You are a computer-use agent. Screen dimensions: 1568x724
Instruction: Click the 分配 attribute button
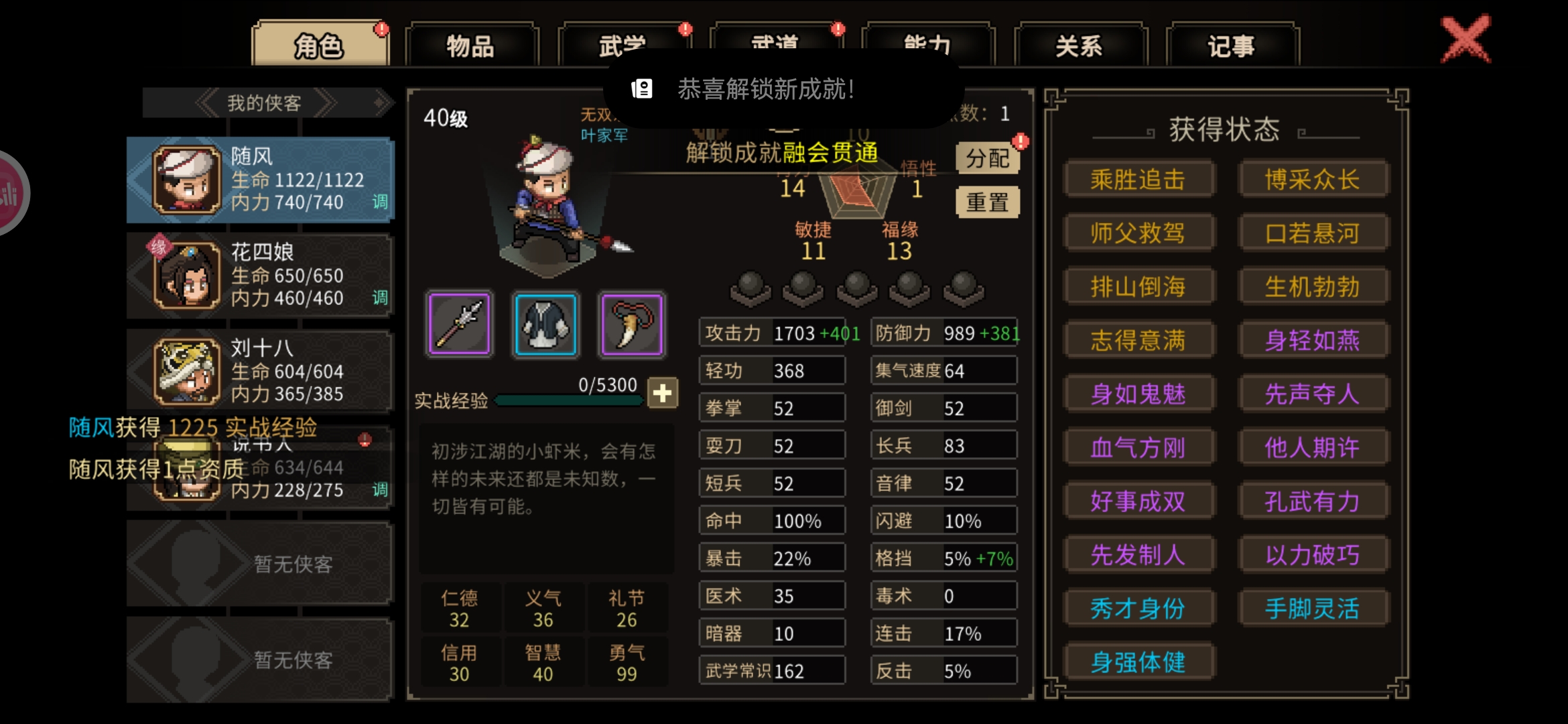(x=987, y=158)
